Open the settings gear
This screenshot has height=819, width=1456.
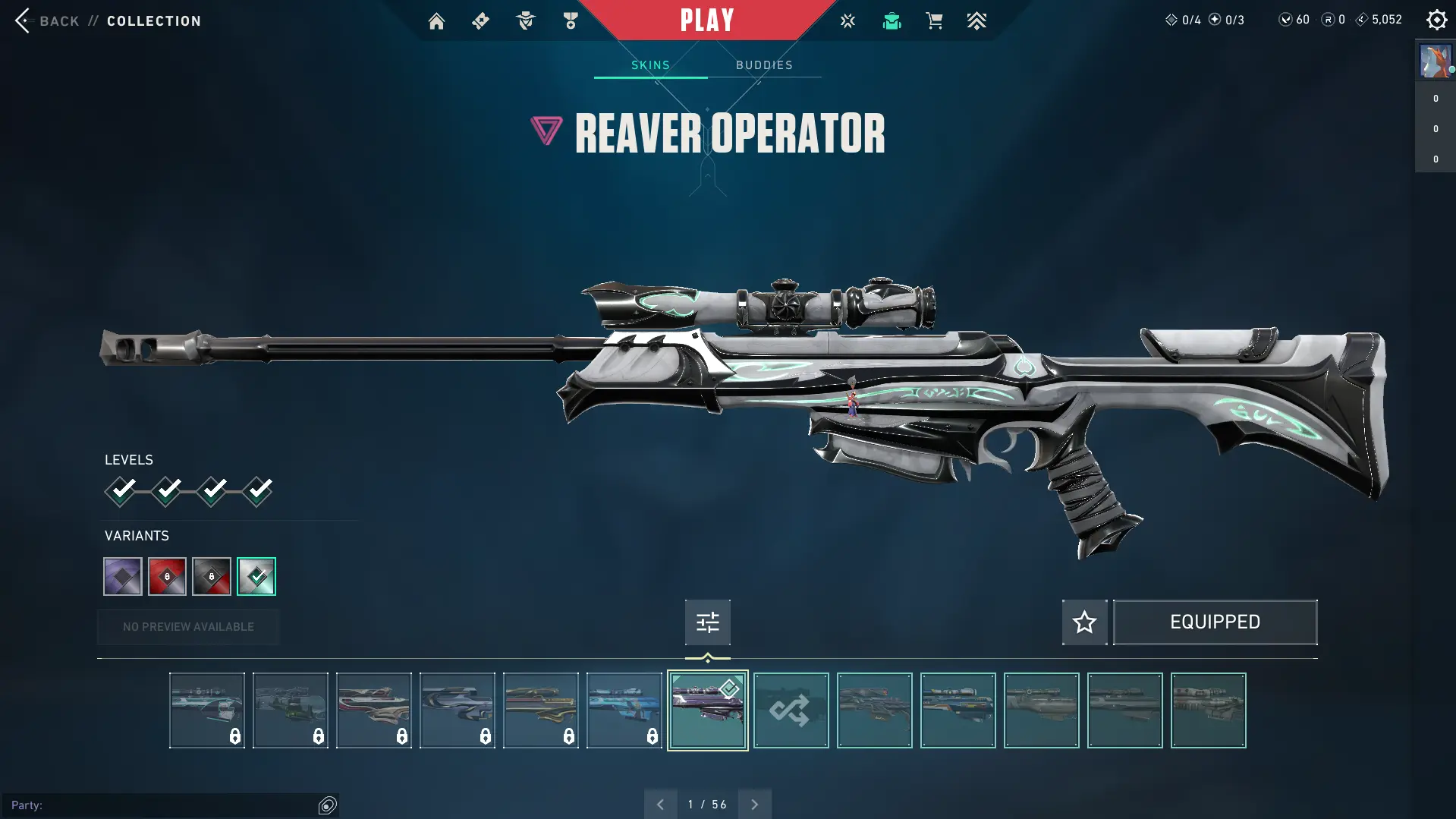pos(1436,20)
